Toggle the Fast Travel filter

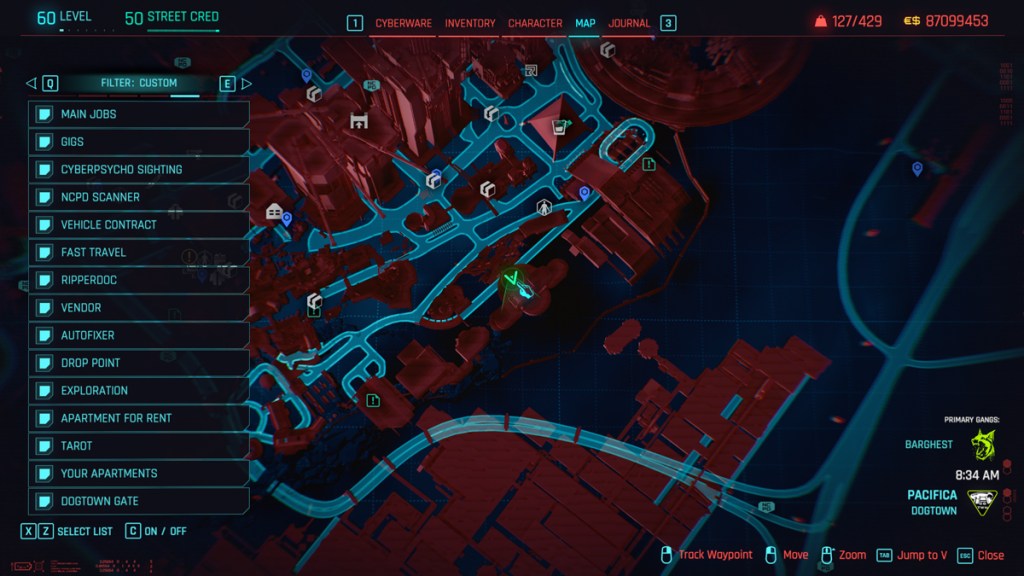coord(139,252)
